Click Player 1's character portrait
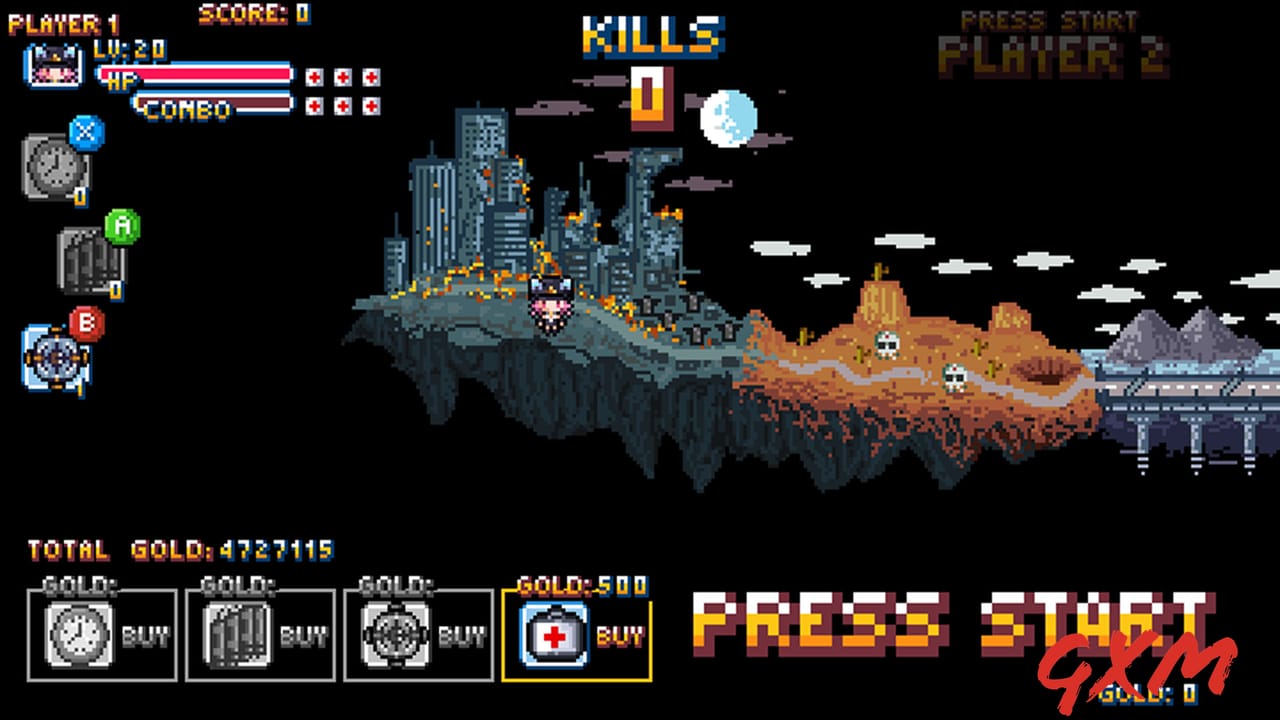Image resolution: width=1280 pixels, height=720 pixels. click(x=52, y=67)
